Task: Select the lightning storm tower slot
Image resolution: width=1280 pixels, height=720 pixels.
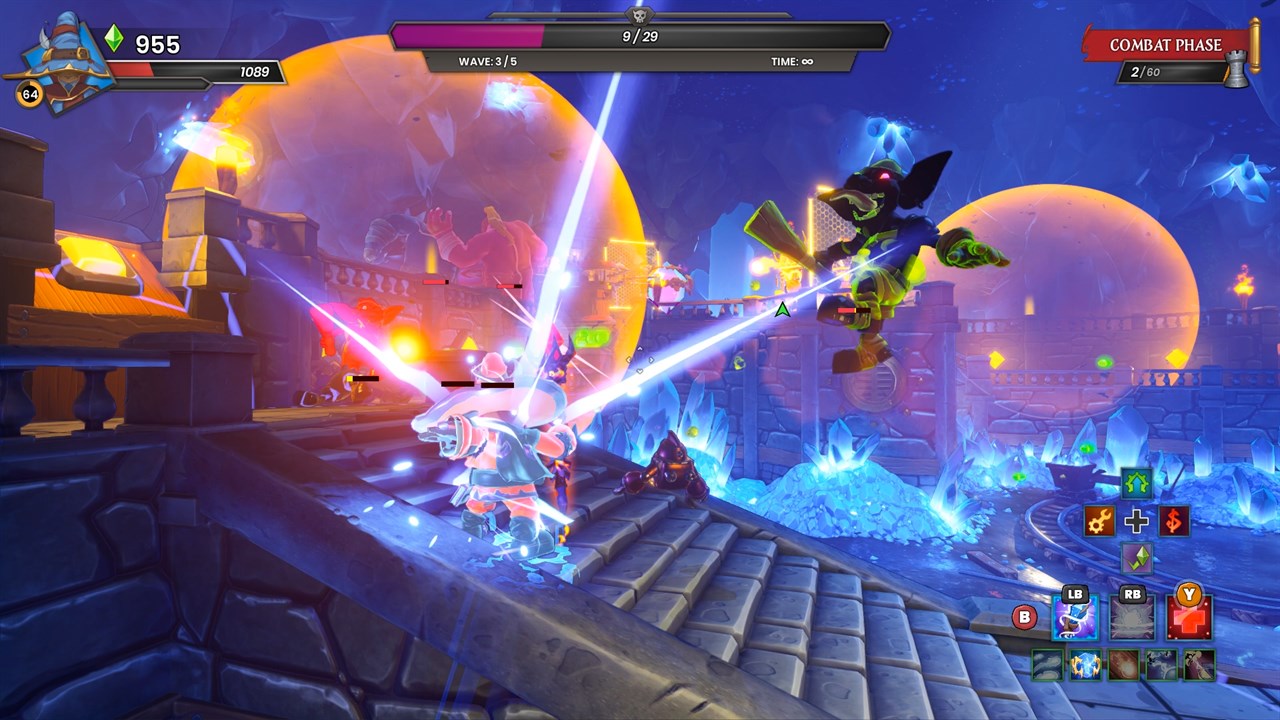Action: 1161,665
